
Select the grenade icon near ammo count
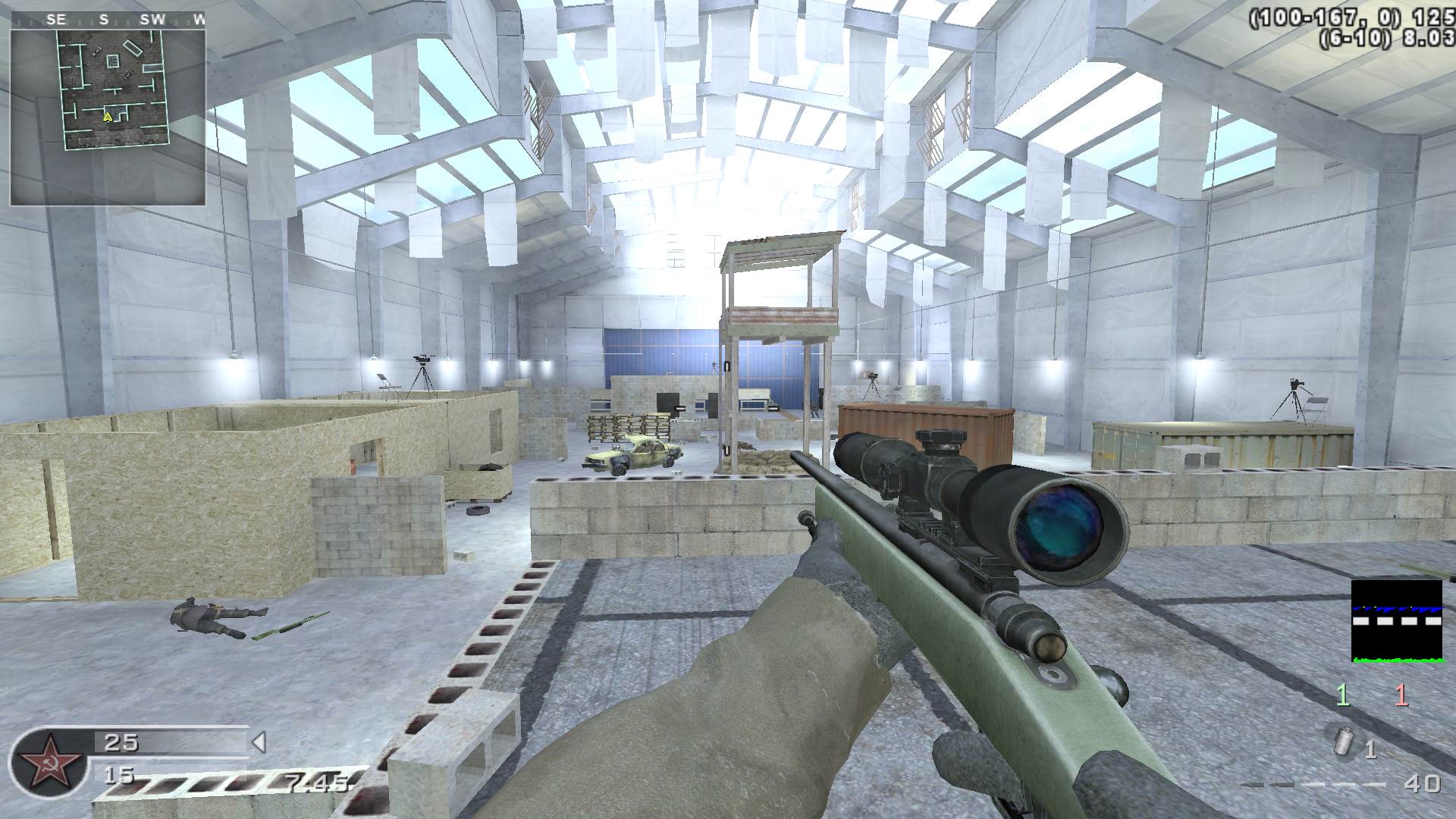pyautogui.click(x=1344, y=742)
